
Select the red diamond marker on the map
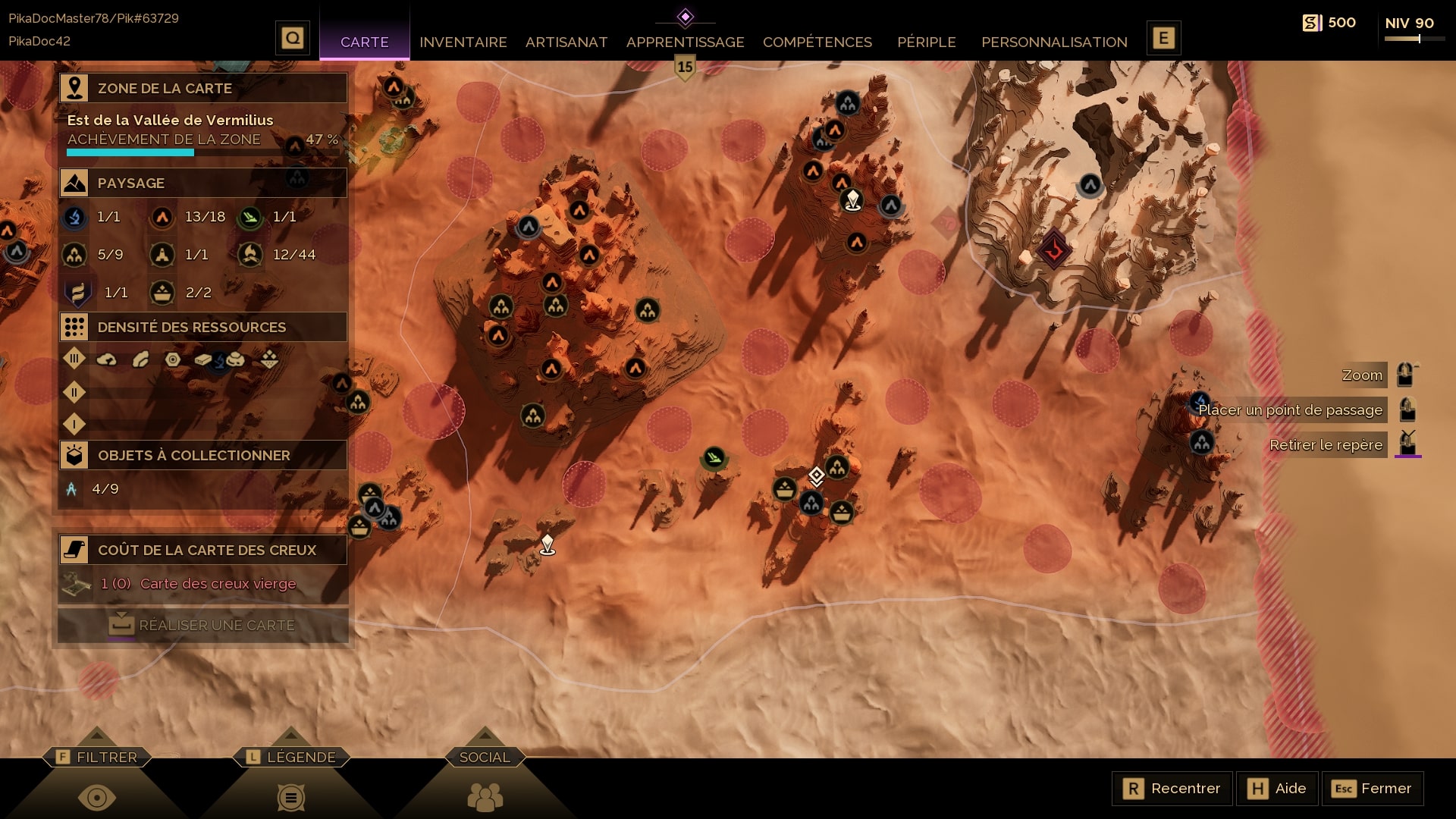pos(1053,249)
